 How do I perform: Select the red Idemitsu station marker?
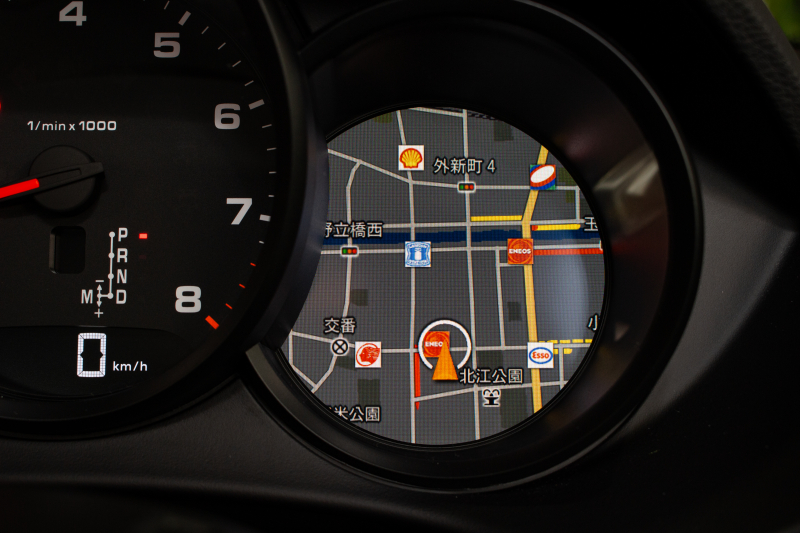368,354
